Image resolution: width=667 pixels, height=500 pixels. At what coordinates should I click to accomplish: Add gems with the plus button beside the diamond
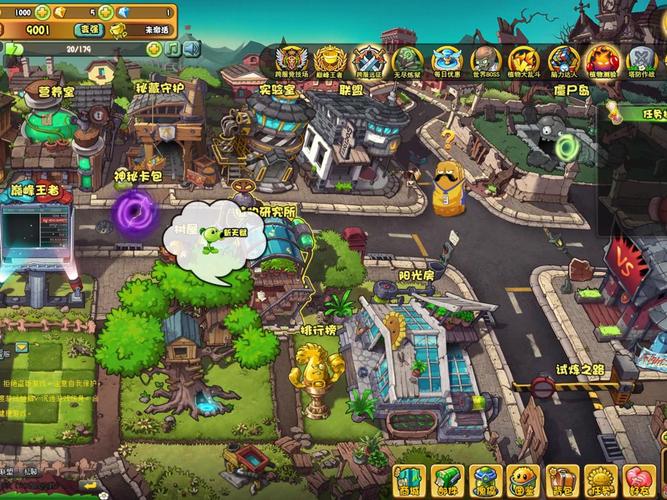pos(104,12)
